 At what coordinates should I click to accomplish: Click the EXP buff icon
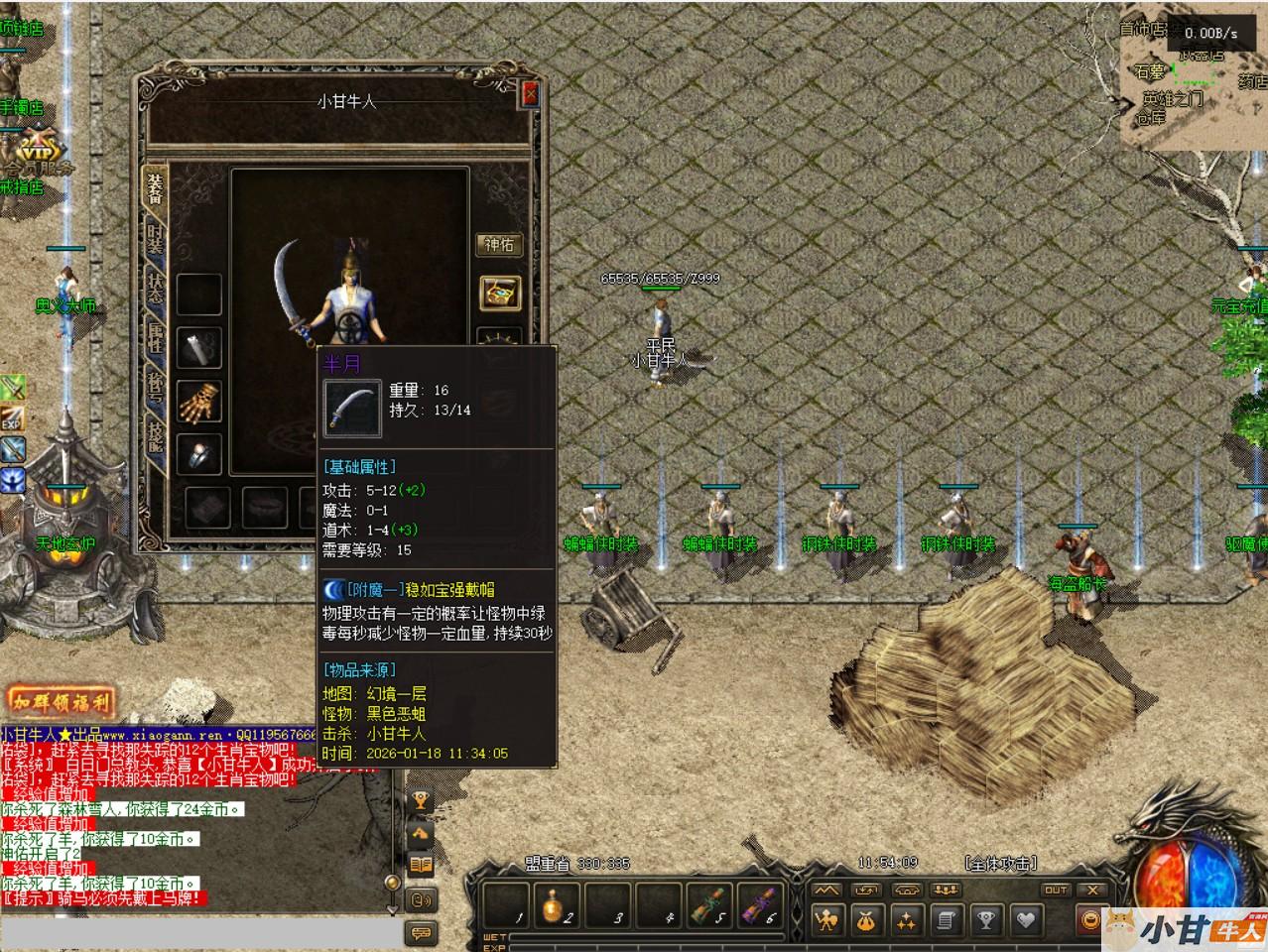coord(12,418)
